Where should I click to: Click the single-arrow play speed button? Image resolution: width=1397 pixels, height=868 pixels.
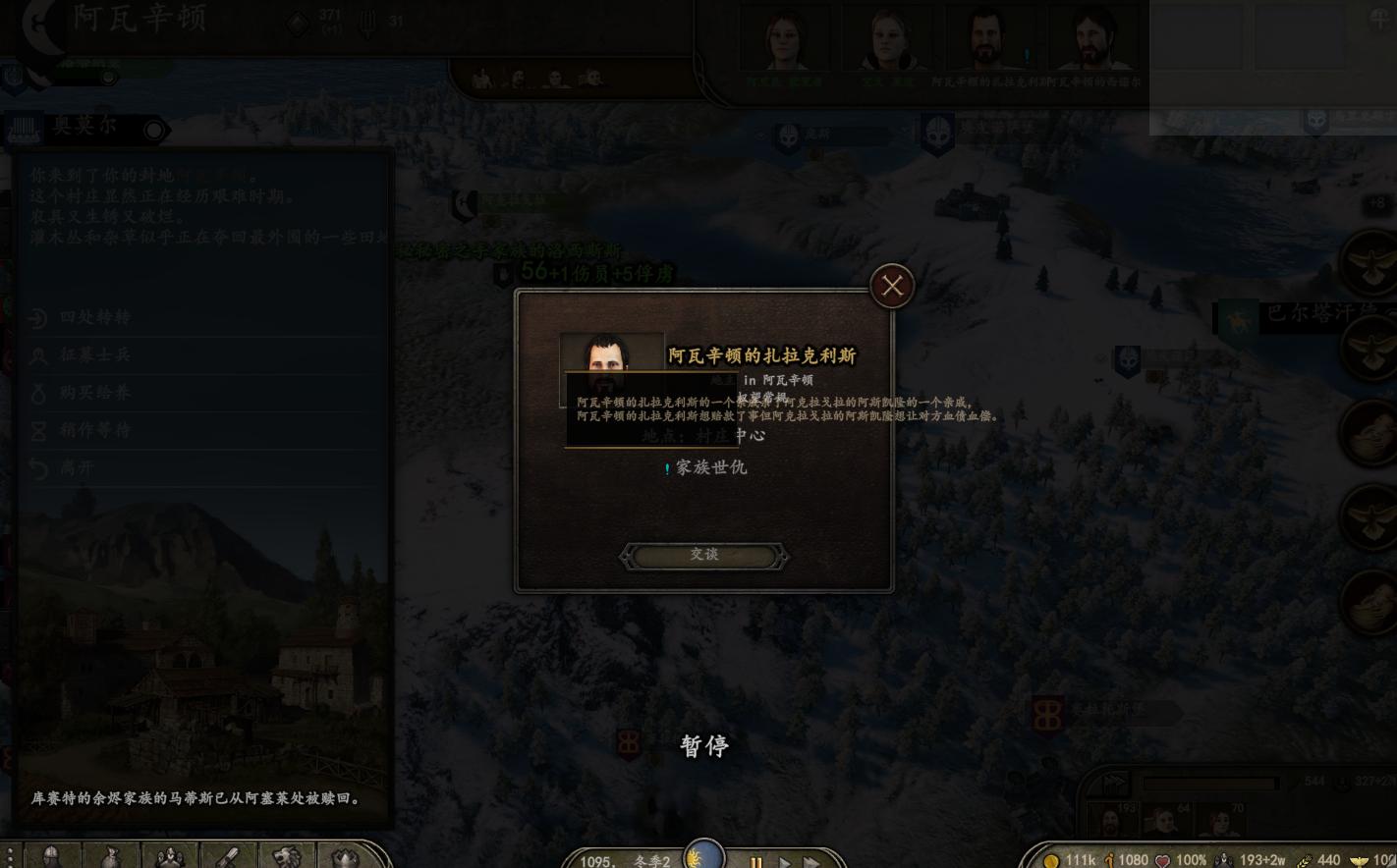pyautogui.click(x=784, y=861)
